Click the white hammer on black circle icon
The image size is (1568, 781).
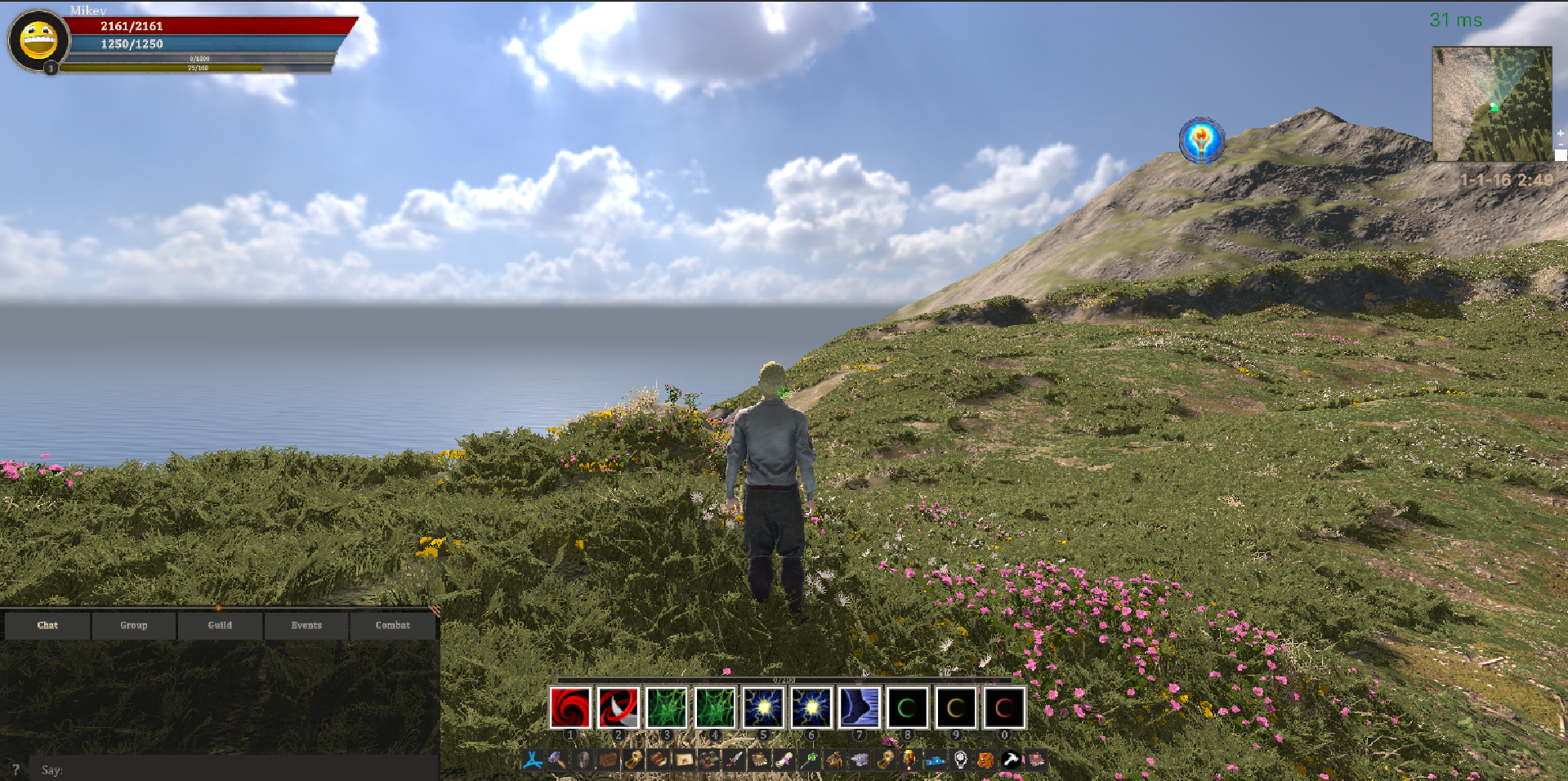1011,761
